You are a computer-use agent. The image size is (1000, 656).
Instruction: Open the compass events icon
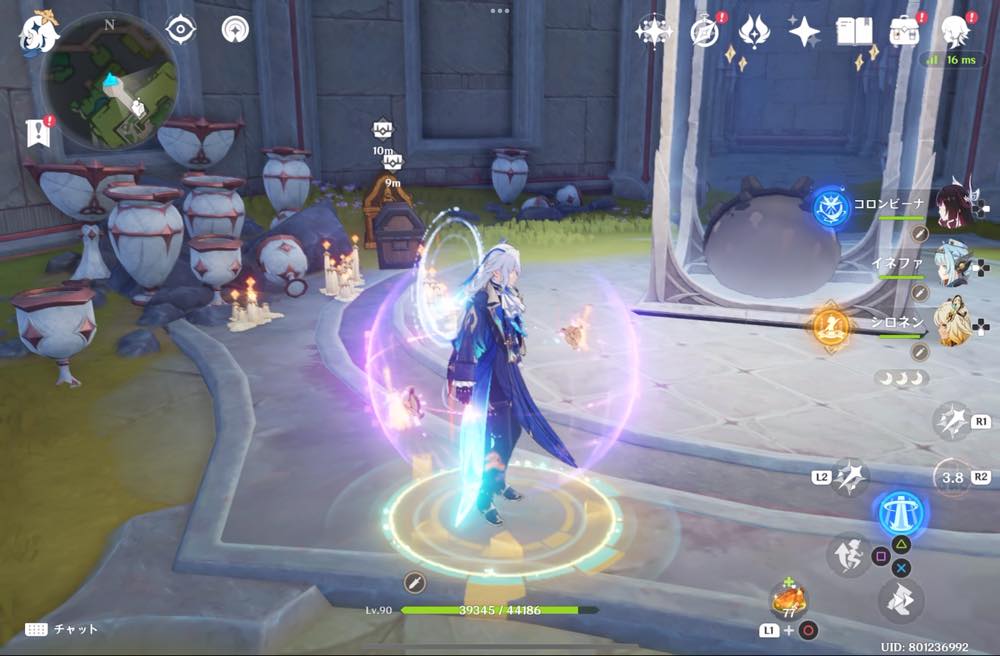pos(706,32)
